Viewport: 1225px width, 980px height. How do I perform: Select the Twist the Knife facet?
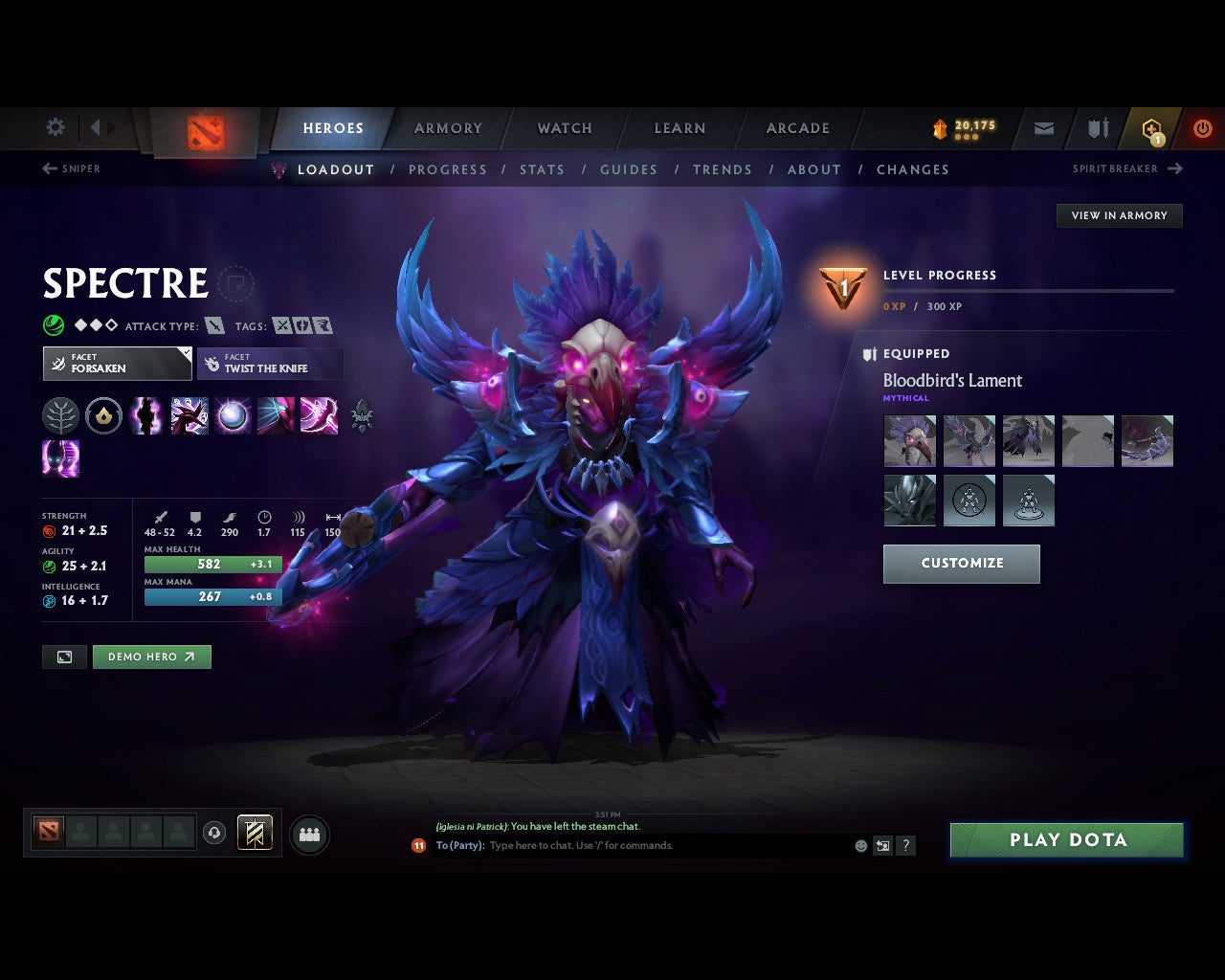[270, 364]
